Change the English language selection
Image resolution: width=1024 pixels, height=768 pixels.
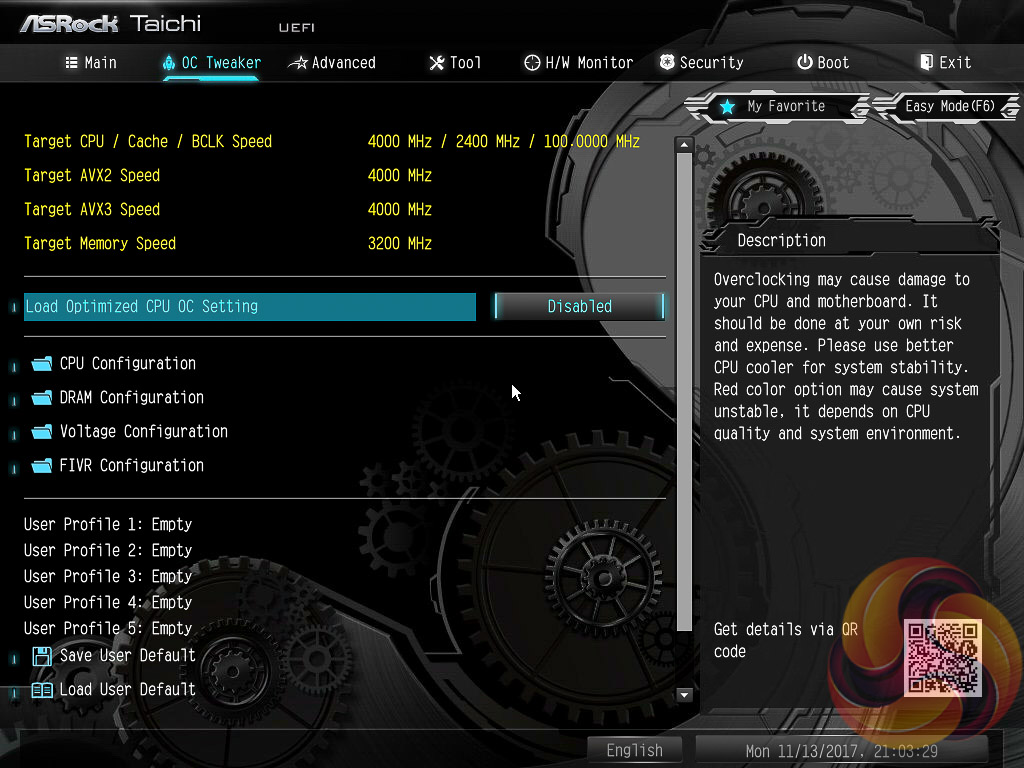[634, 750]
